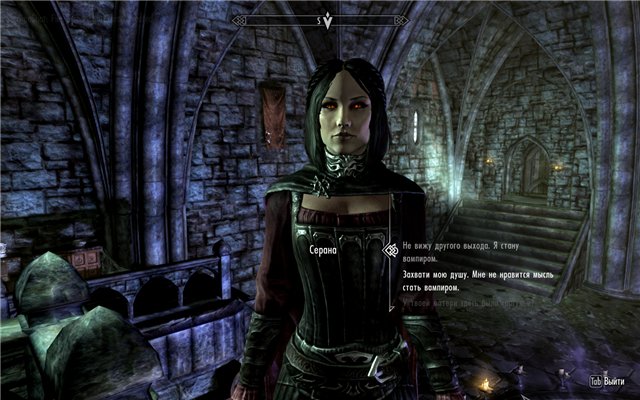The image size is (640, 400).
Task: Select the reply "Захвати мою душу"
Action: 471,278
